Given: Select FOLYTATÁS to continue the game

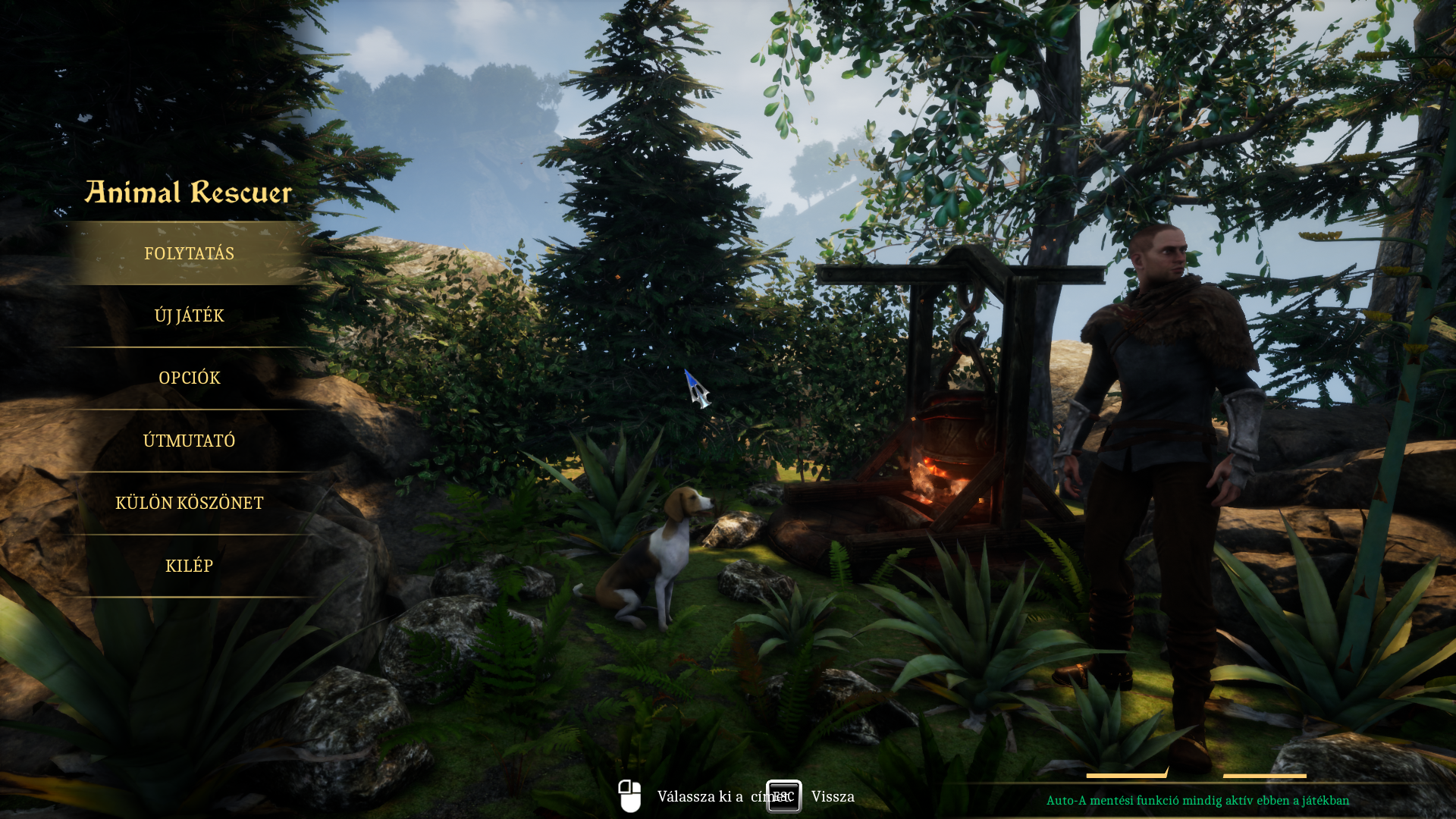Looking at the screenshot, I should point(189,253).
